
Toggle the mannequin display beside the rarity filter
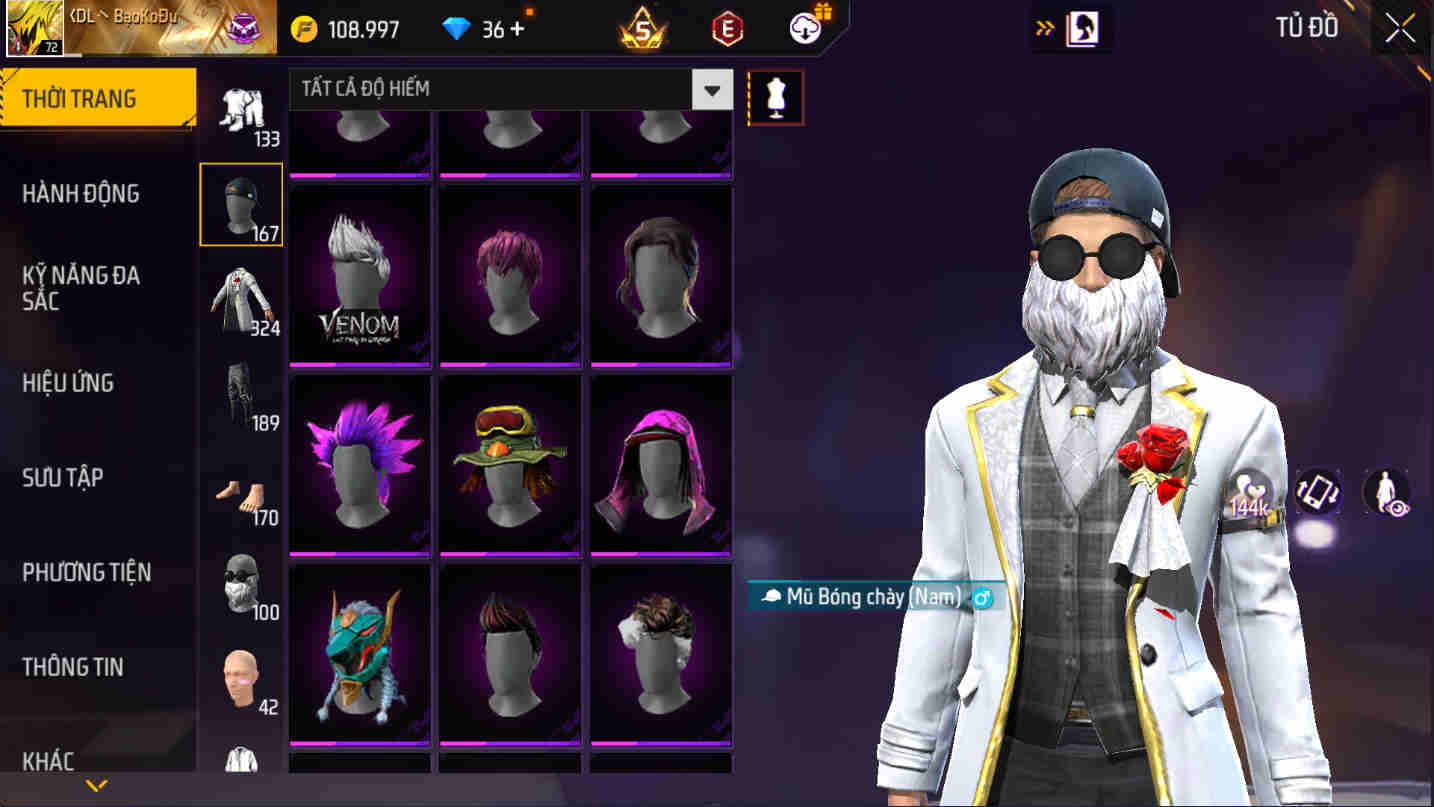pyautogui.click(x=776, y=96)
